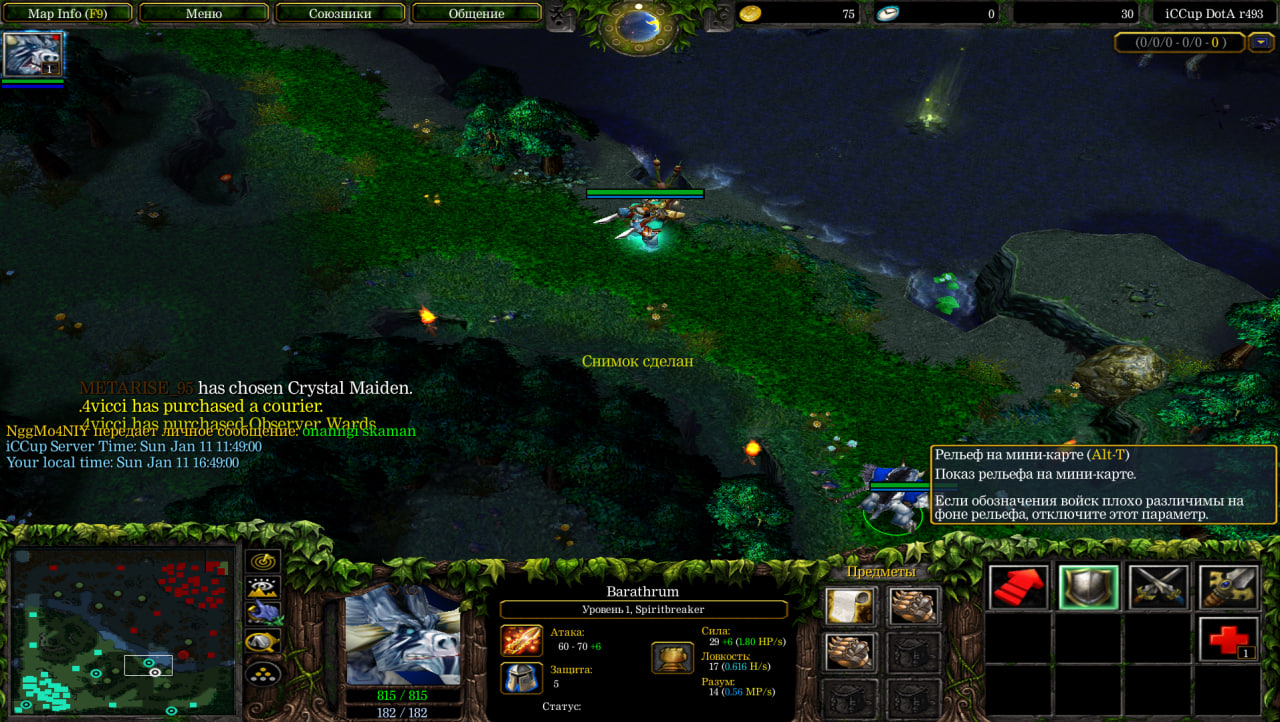Use the scroll item in the inventory
This screenshot has width=1280, height=722.
850,606
